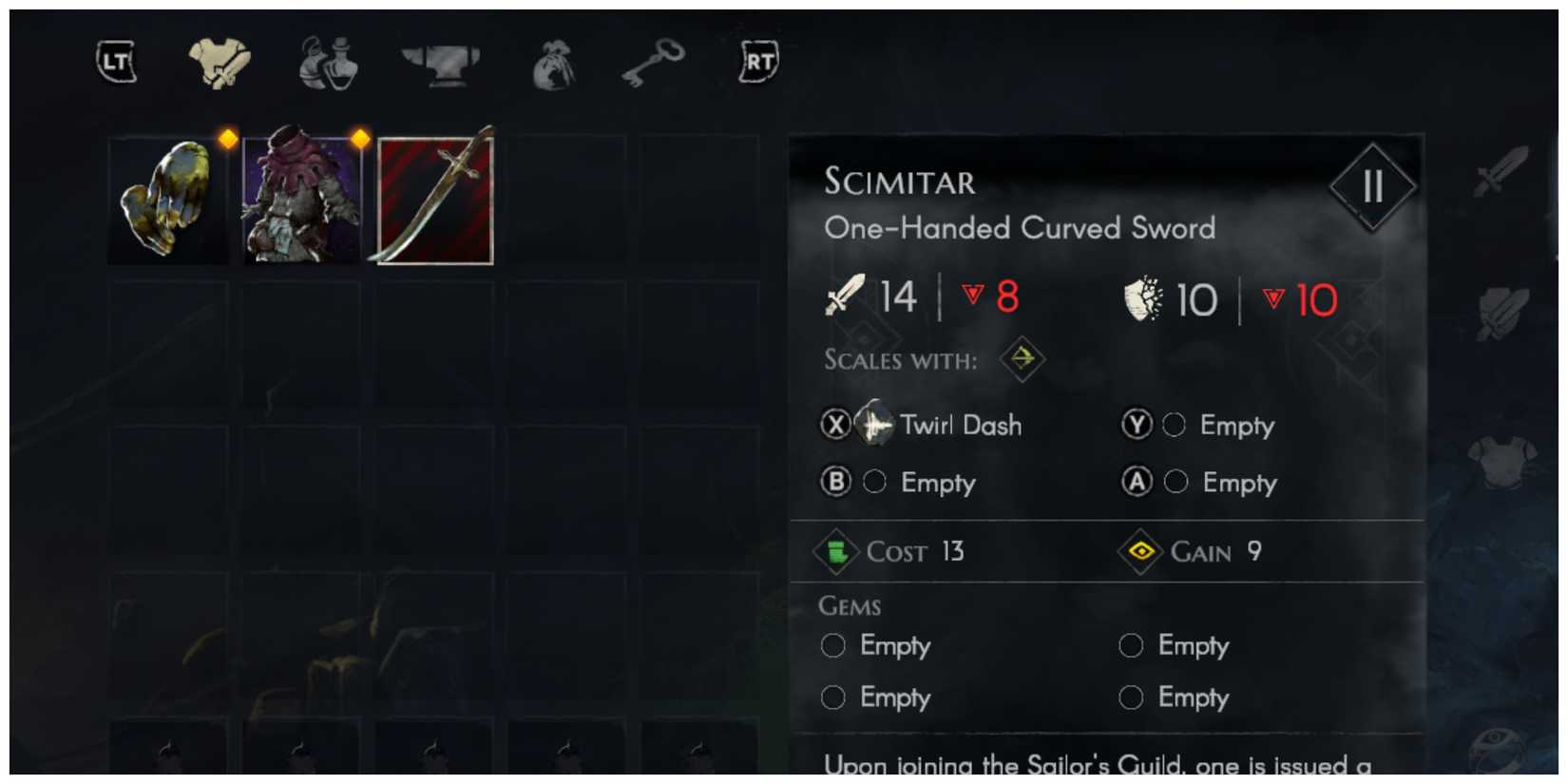Select the Scimitar sword thumbnail in inventory
The image size is (1568, 784).
[x=433, y=199]
